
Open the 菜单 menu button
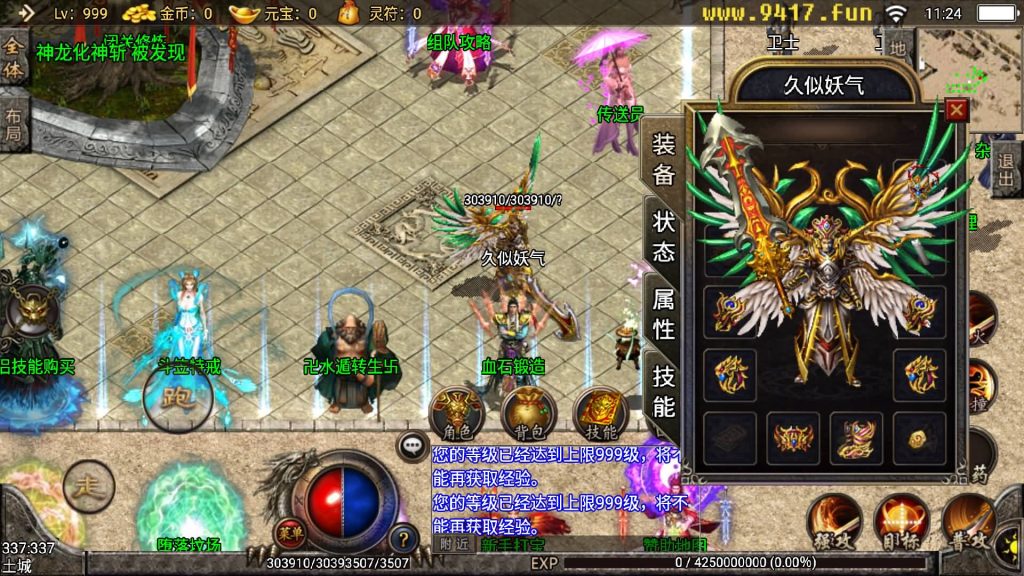[x=290, y=531]
